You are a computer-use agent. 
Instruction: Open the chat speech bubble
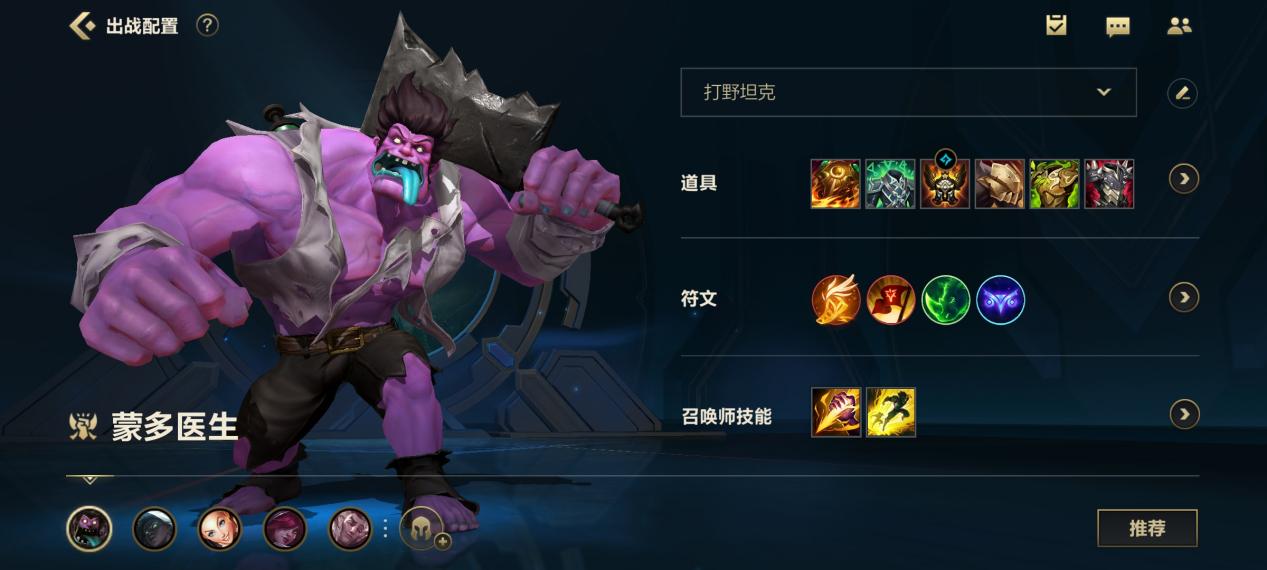pyautogui.click(x=1118, y=26)
